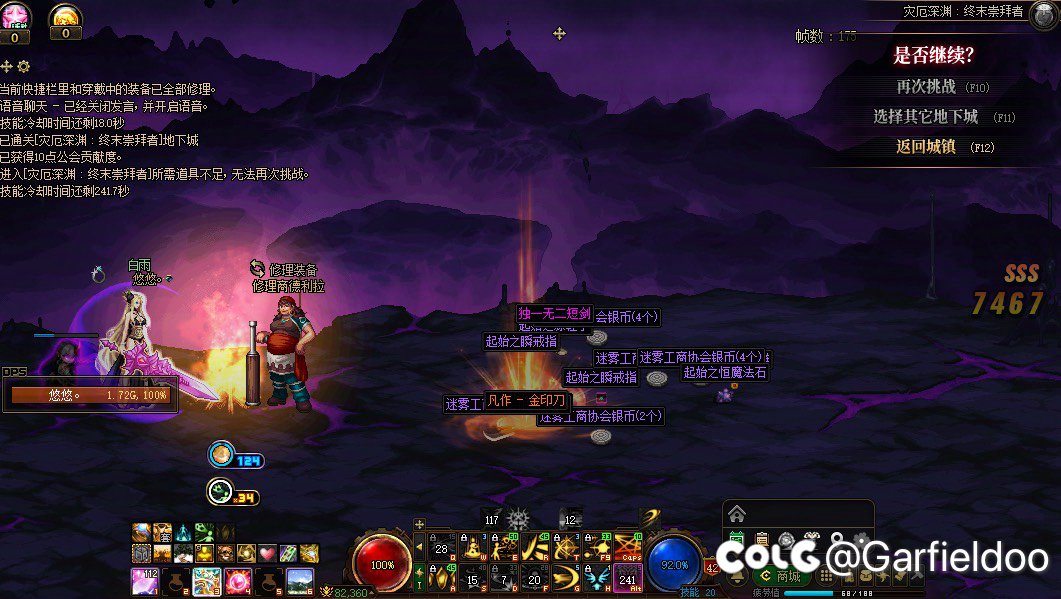This screenshot has width=1061, height=599.
Task: Use the colorful item in quick slot 3
Action: click(x=207, y=579)
